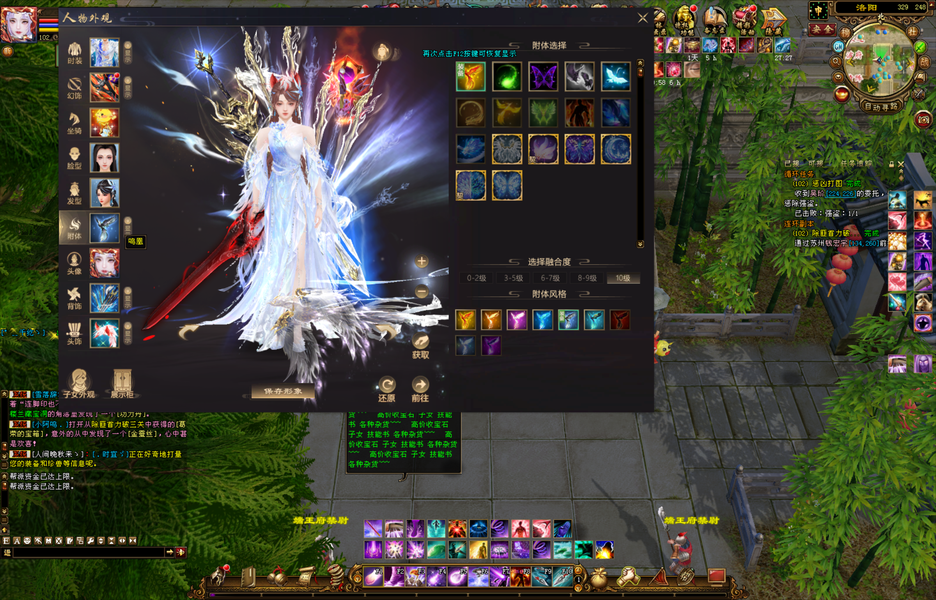Open the 子女外观 child appearance panel
The width and height of the screenshot is (936, 600).
click(78, 383)
